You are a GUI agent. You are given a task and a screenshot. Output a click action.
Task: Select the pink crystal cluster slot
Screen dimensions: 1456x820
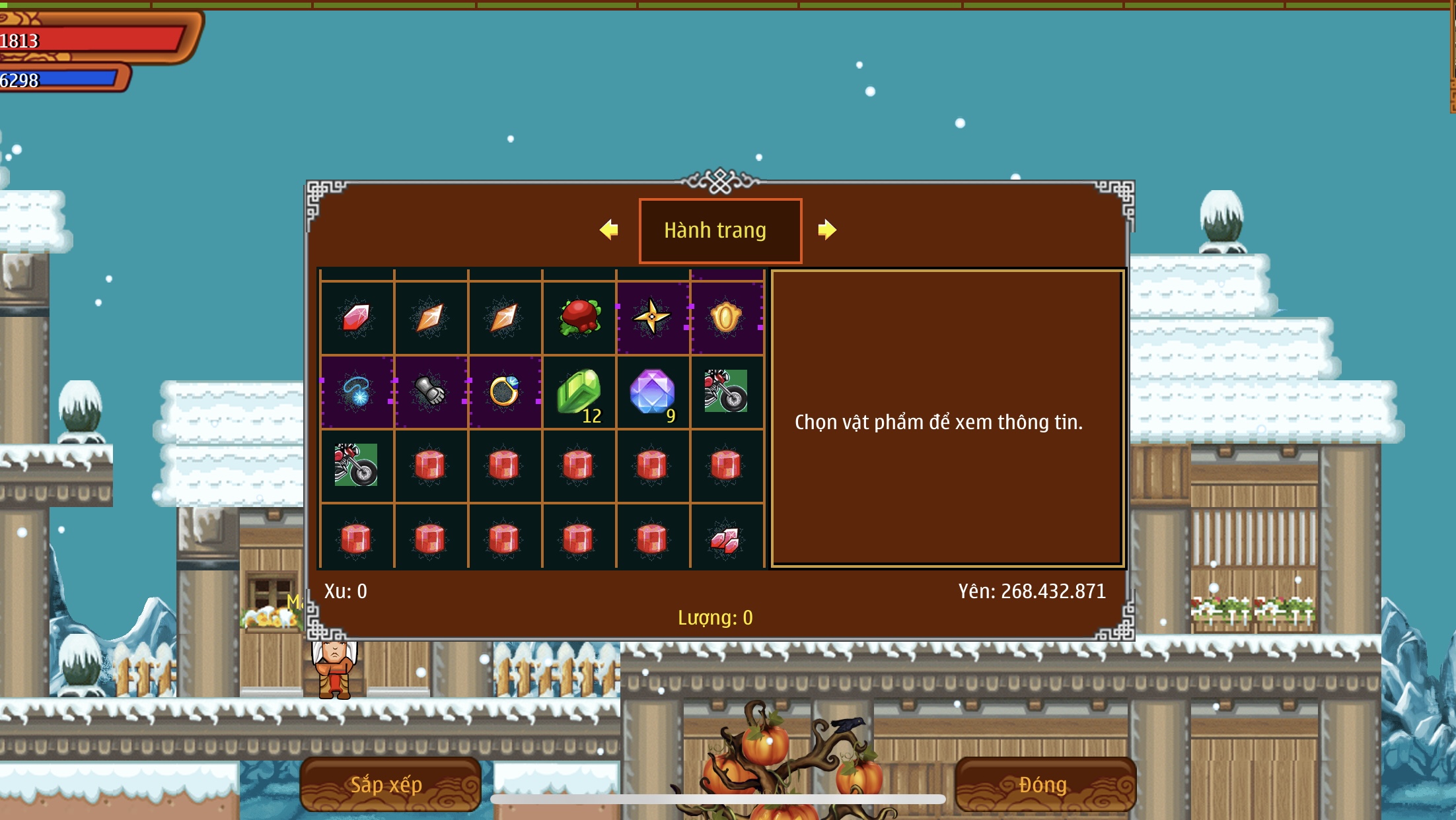(x=726, y=540)
